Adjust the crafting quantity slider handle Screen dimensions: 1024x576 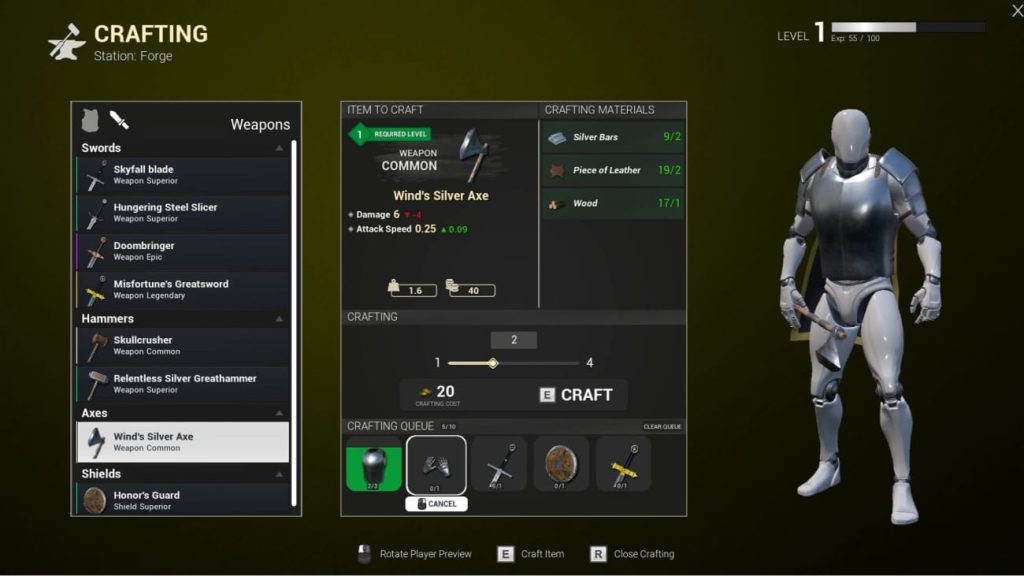(x=493, y=363)
